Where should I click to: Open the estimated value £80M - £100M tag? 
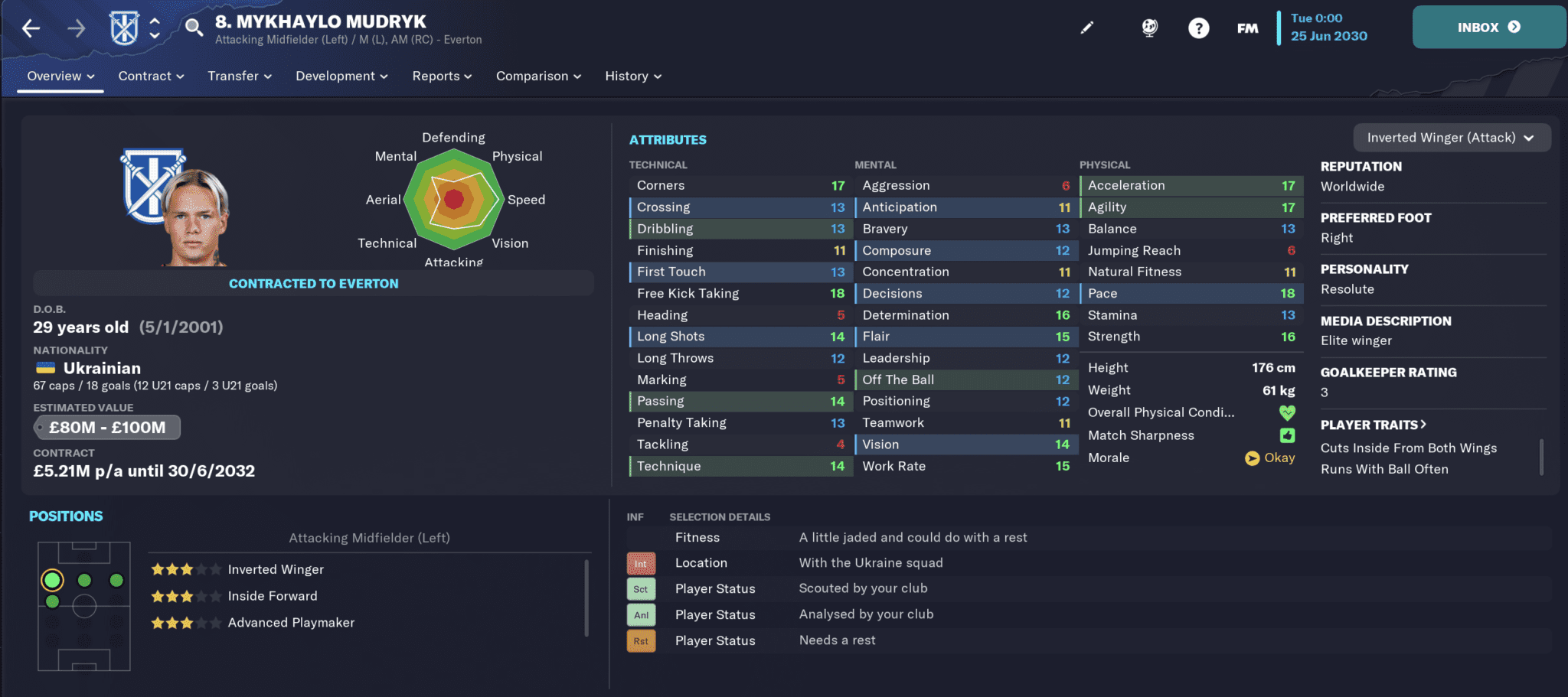coord(107,428)
